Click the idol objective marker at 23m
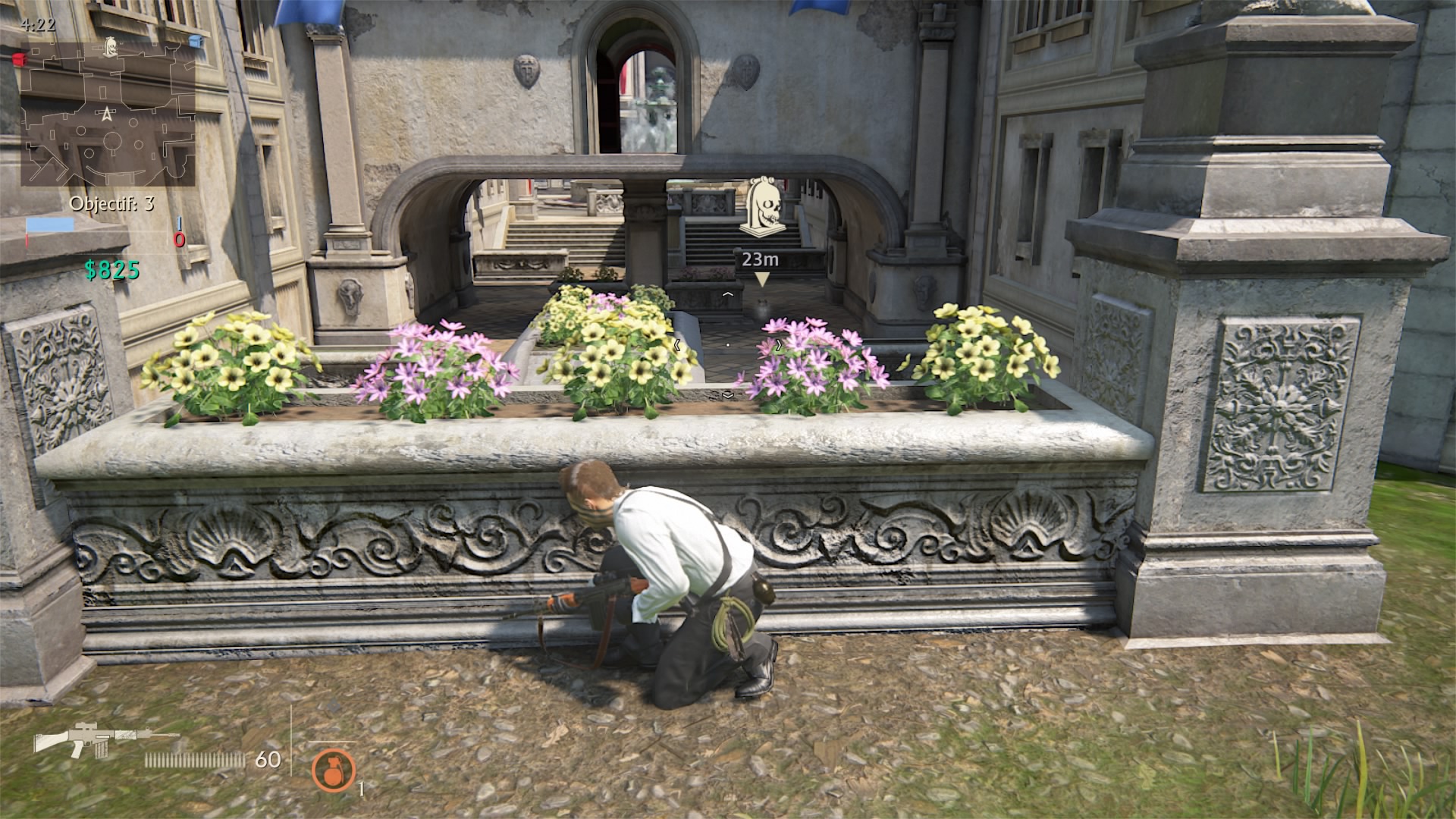Image resolution: width=1456 pixels, height=819 pixels. (761, 206)
